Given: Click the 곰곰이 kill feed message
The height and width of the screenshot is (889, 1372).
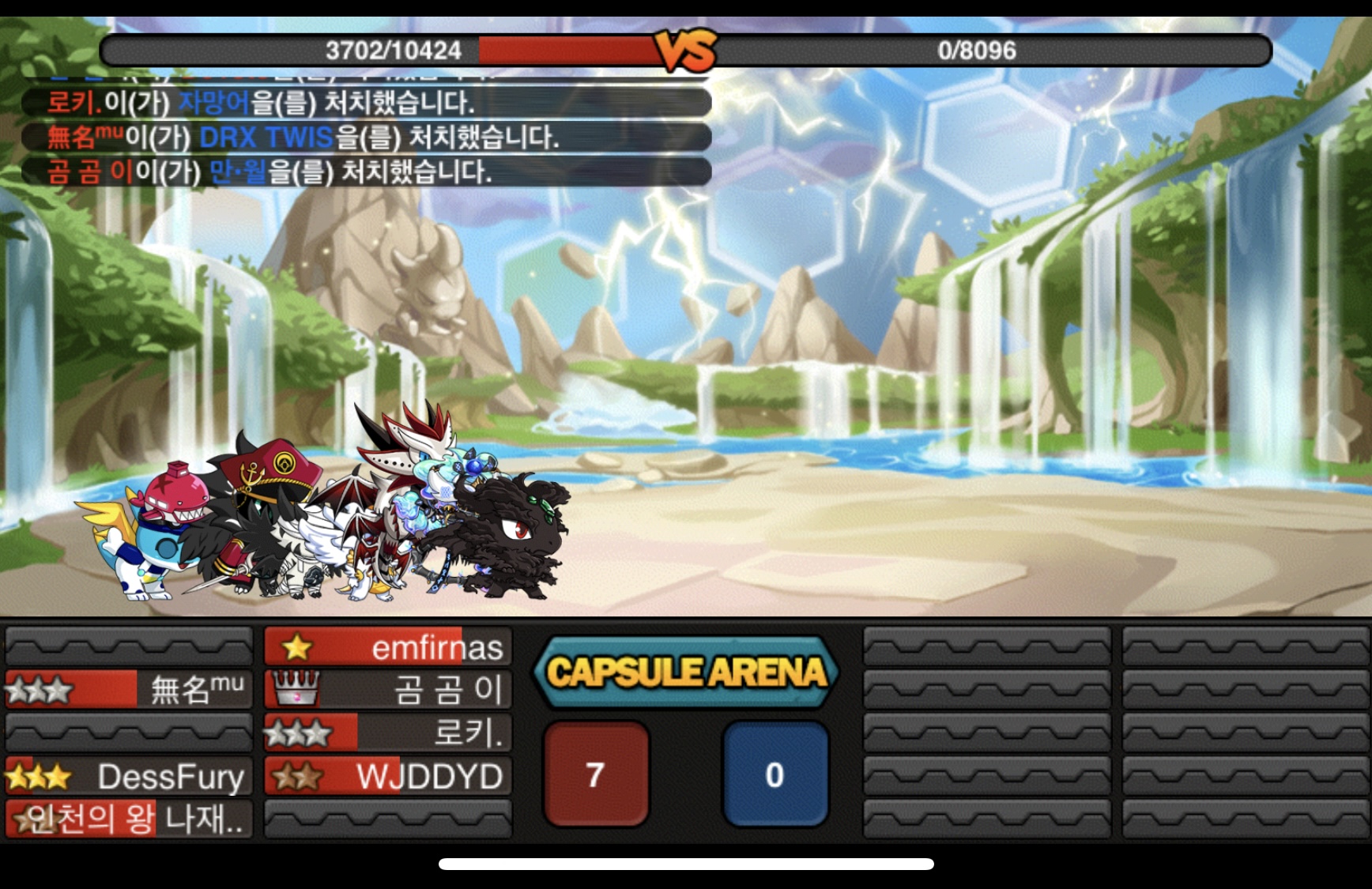Looking at the screenshot, I should (366, 171).
